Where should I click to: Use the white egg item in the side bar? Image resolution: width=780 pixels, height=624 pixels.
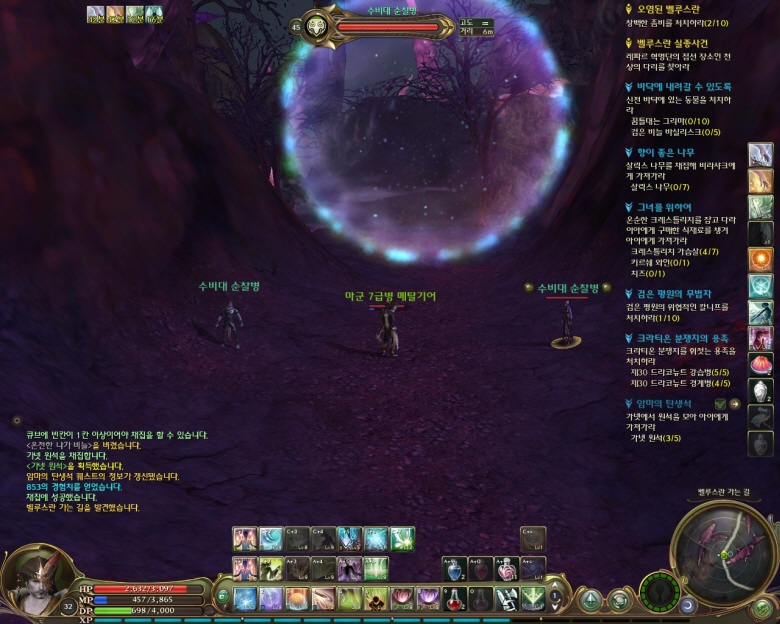coord(761,390)
